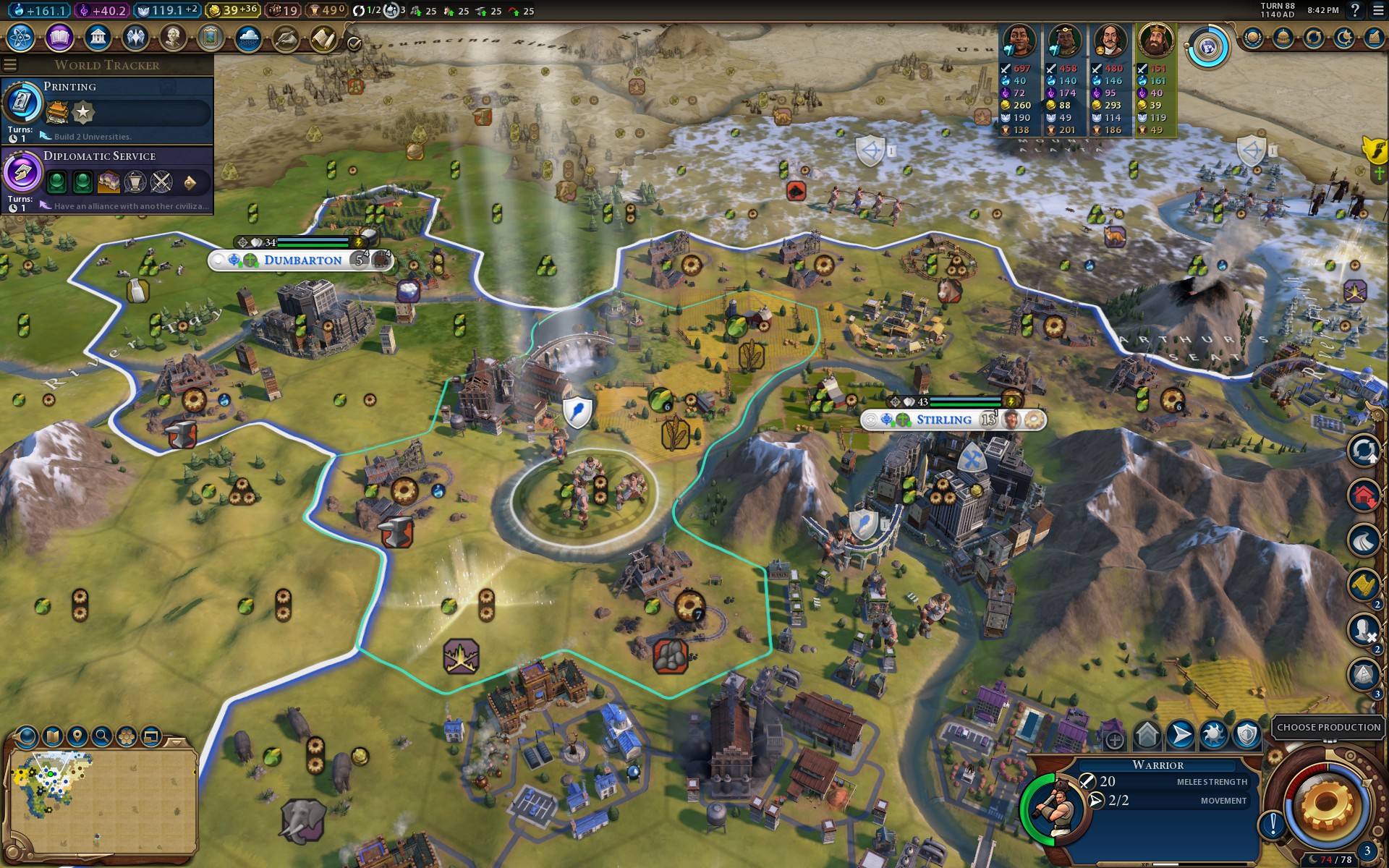Image resolution: width=1389 pixels, height=868 pixels.
Task: Enable map pin placement with the pin icon
Action: [77, 737]
